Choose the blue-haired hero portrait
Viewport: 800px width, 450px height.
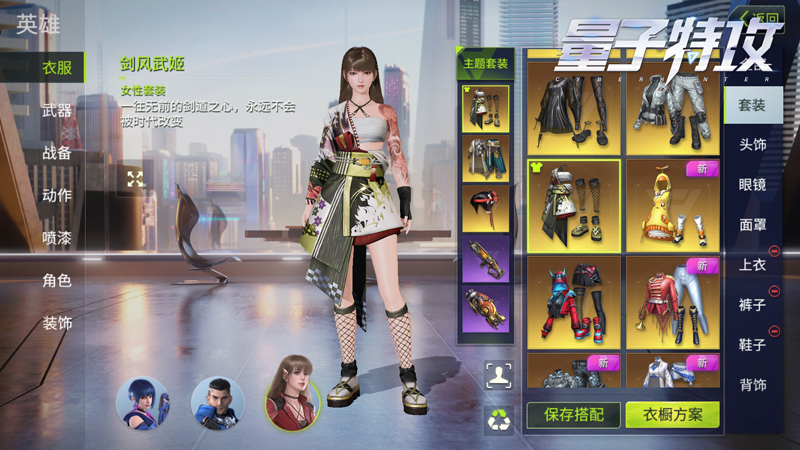pyautogui.click(x=142, y=402)
